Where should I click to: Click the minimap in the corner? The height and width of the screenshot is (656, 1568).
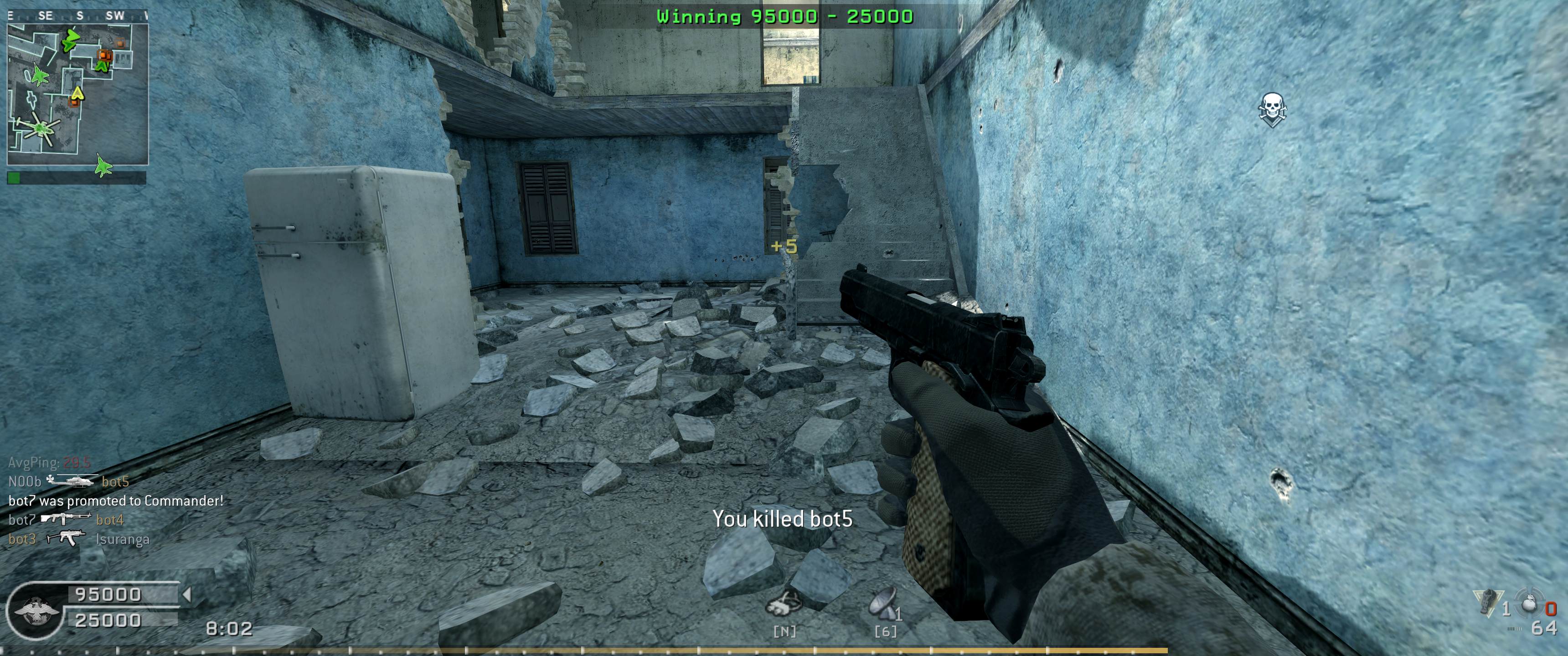(x=77, y=94)
